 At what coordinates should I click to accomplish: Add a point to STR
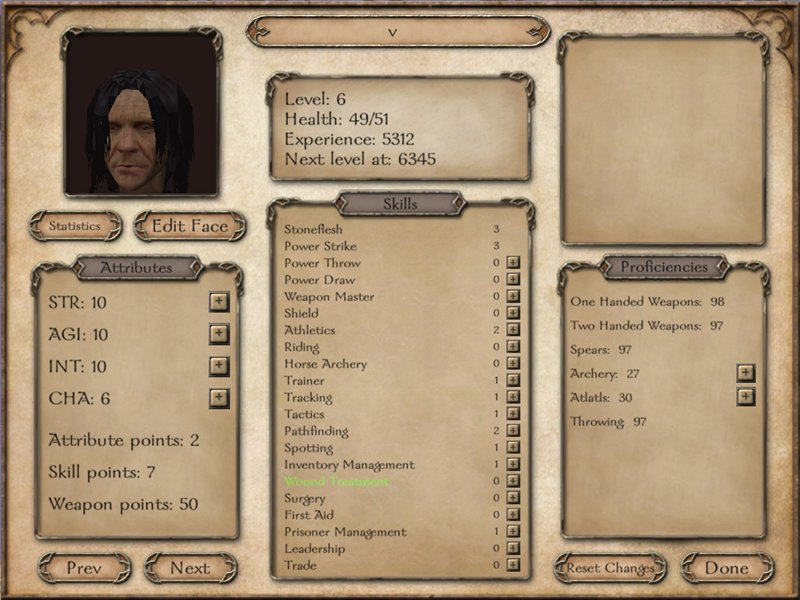click(x=219, y=301)
